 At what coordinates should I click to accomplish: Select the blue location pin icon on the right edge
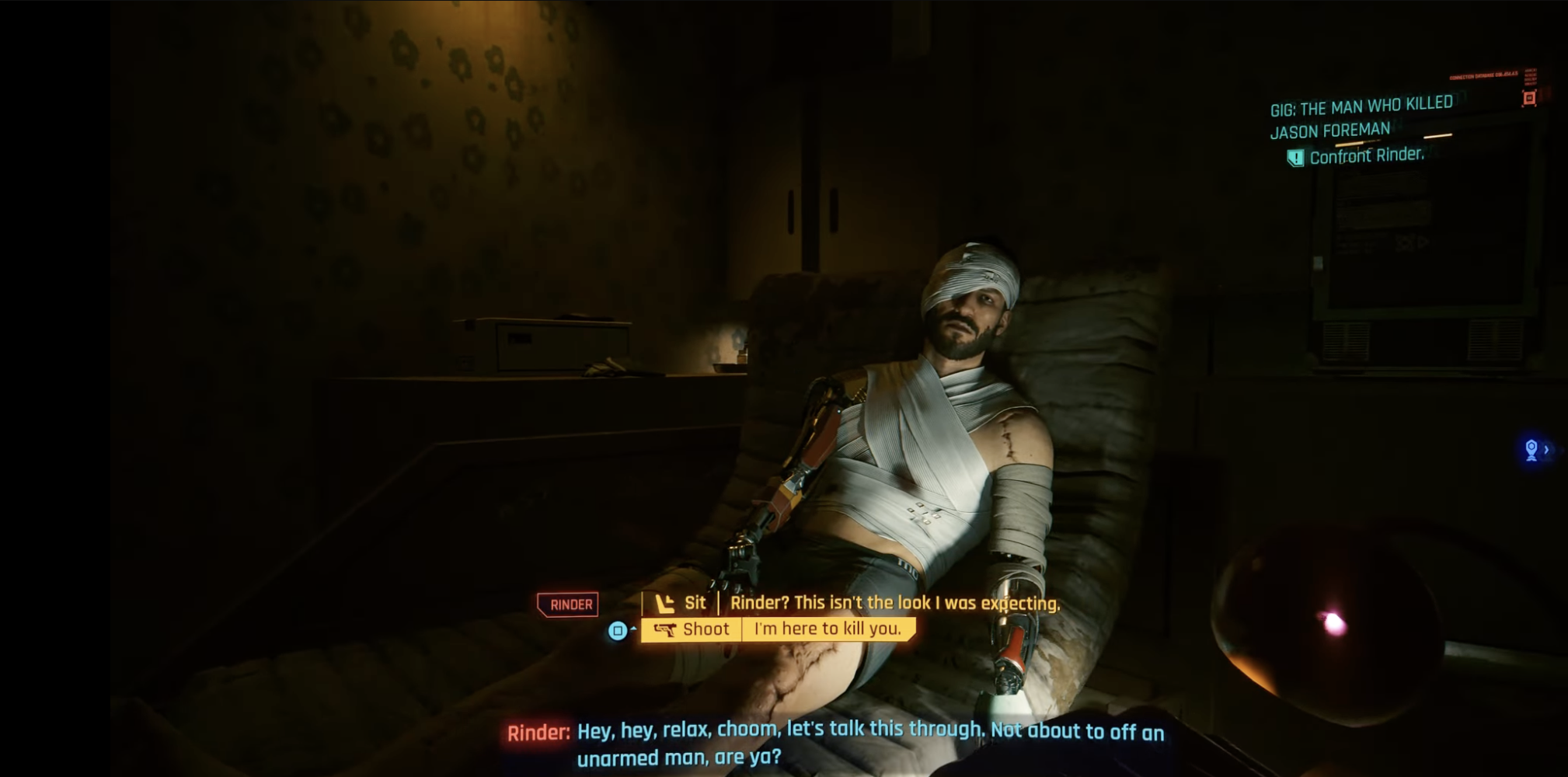(x=1532, y=448)
